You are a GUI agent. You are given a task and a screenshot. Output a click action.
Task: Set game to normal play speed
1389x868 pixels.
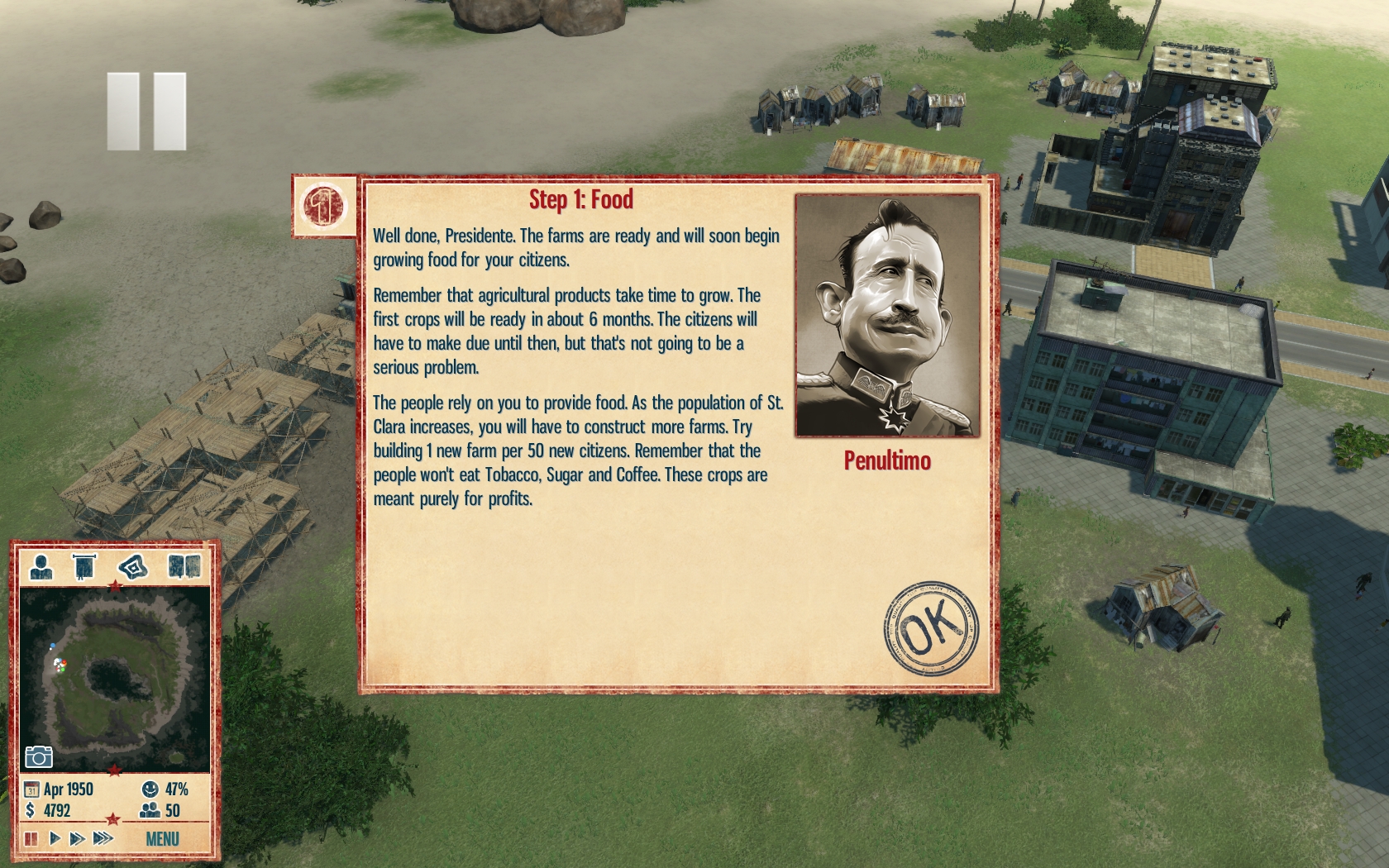[x=55, y=838]
